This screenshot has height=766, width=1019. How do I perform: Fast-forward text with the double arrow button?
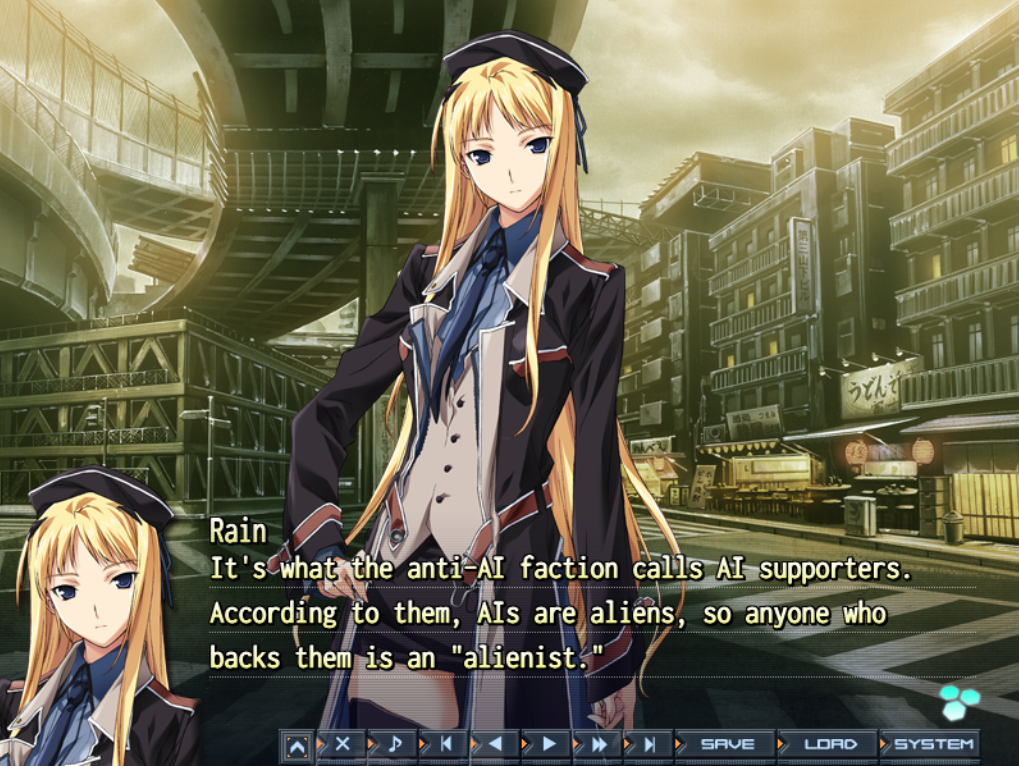pyautogui.click(x=599, y=744)
